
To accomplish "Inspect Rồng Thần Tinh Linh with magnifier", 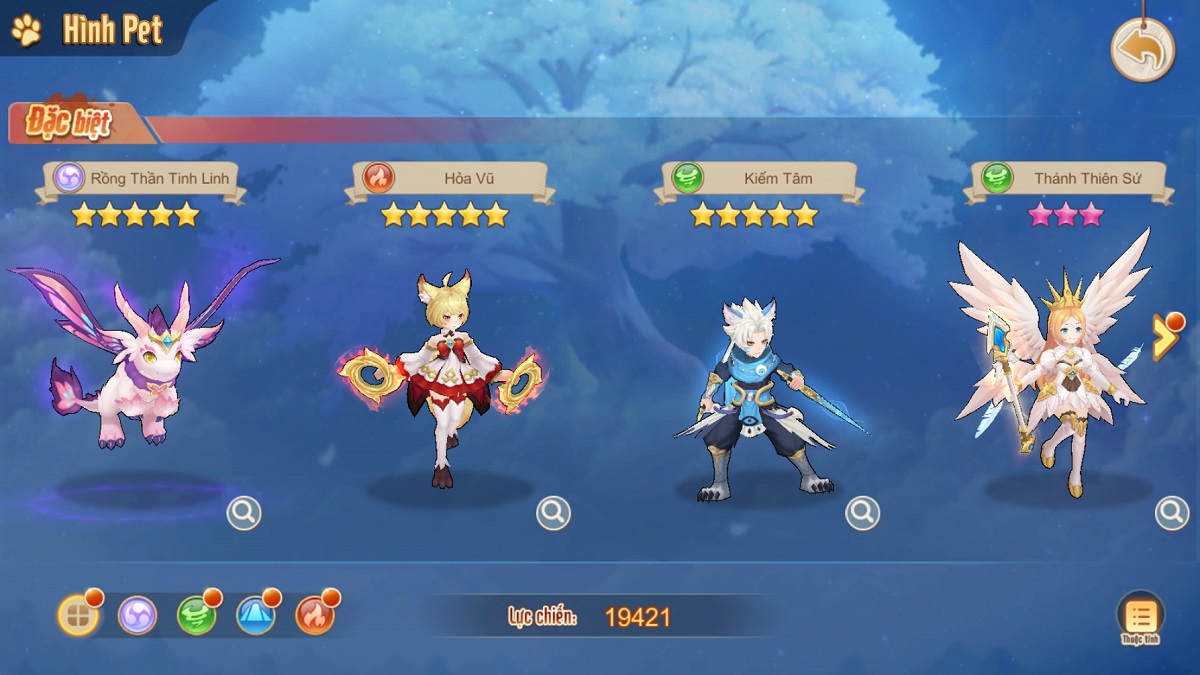I will 244,513.
